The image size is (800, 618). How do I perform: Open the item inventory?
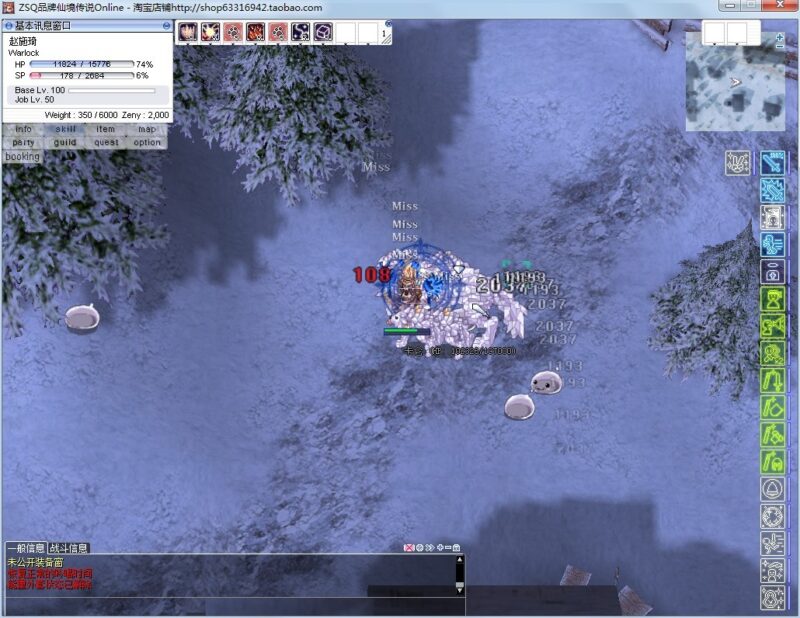pos(106,129)
